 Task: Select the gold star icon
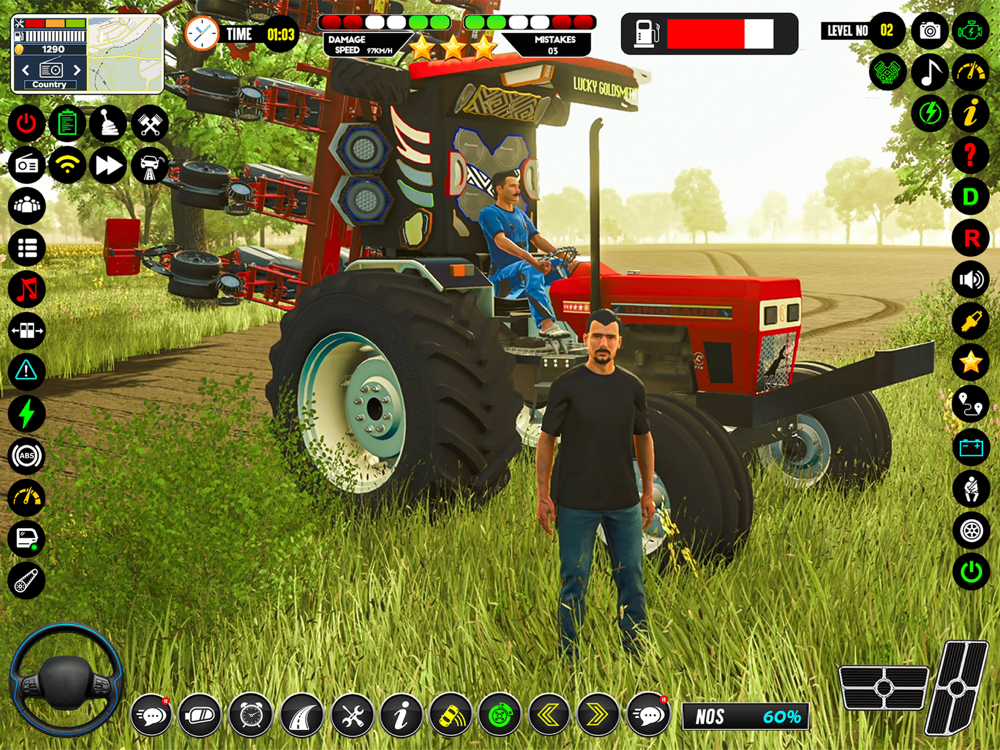(970, 362)
